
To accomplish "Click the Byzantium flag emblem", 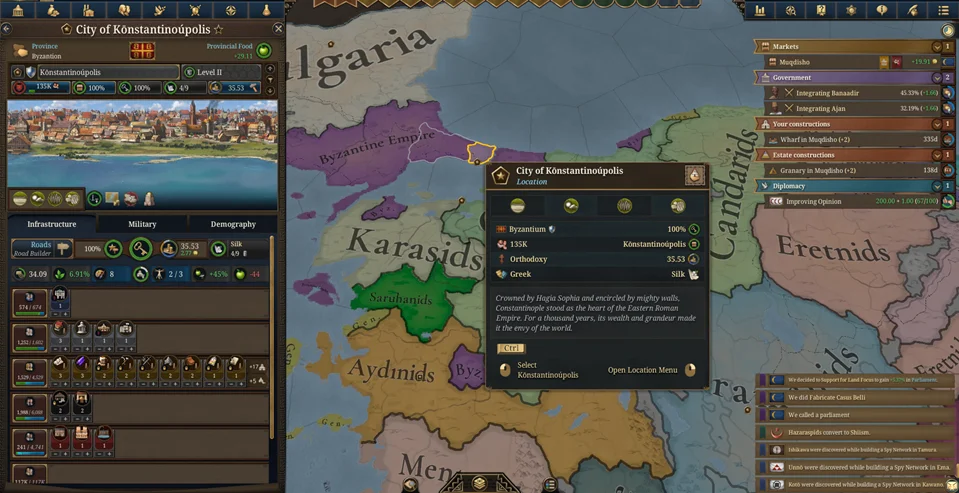I will [x=31, y=72].
